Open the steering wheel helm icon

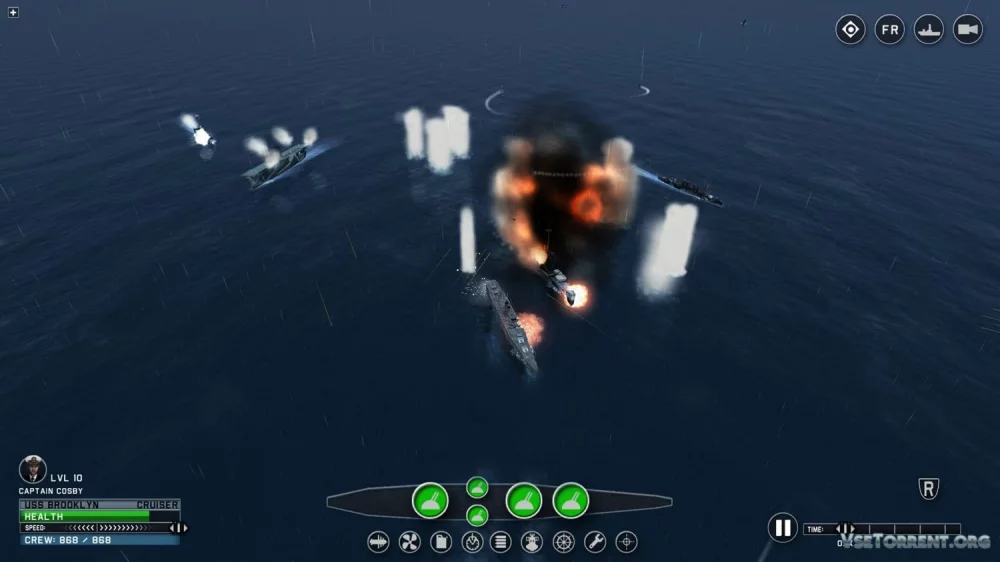point(564,542)
